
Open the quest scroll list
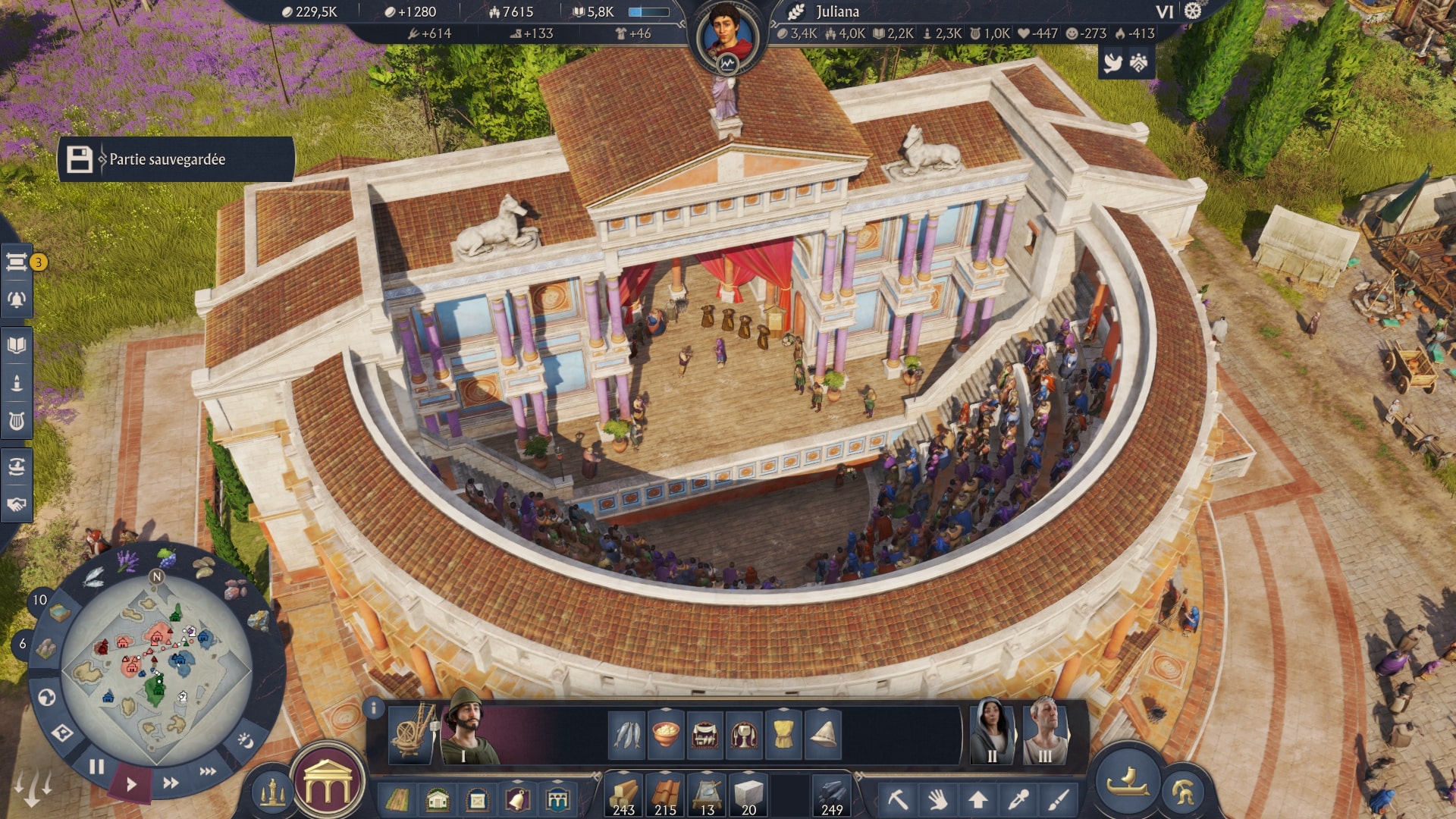click(x=16, y=262)
